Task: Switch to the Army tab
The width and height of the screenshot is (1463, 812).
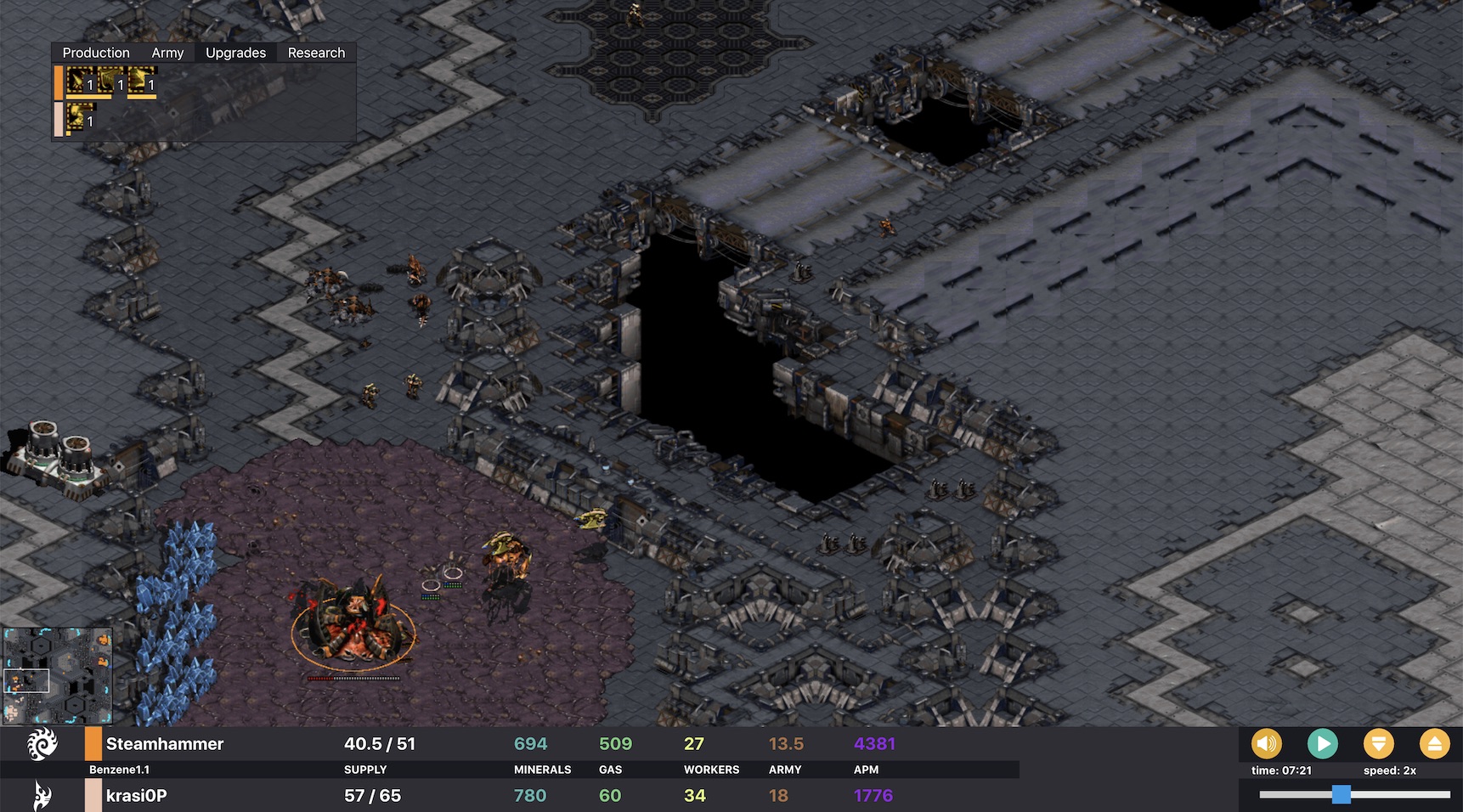Action: pyautogui.click(x=167, y=53)
